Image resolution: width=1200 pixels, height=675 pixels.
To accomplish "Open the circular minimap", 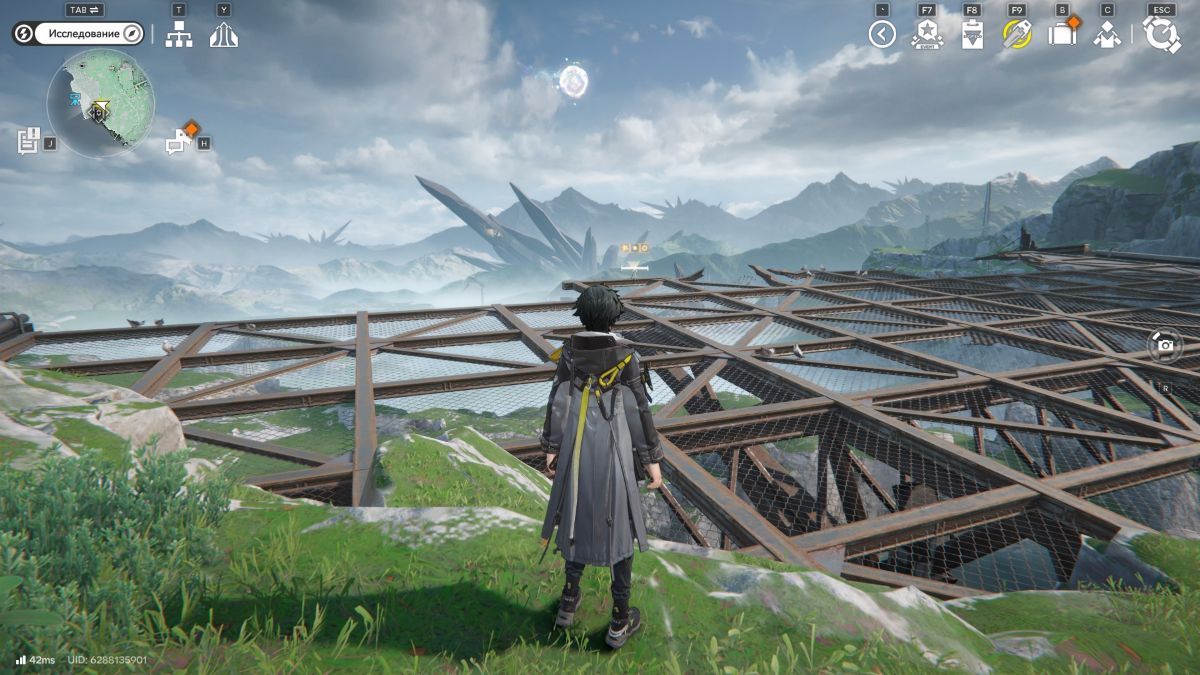I will (x=101, y=103).
